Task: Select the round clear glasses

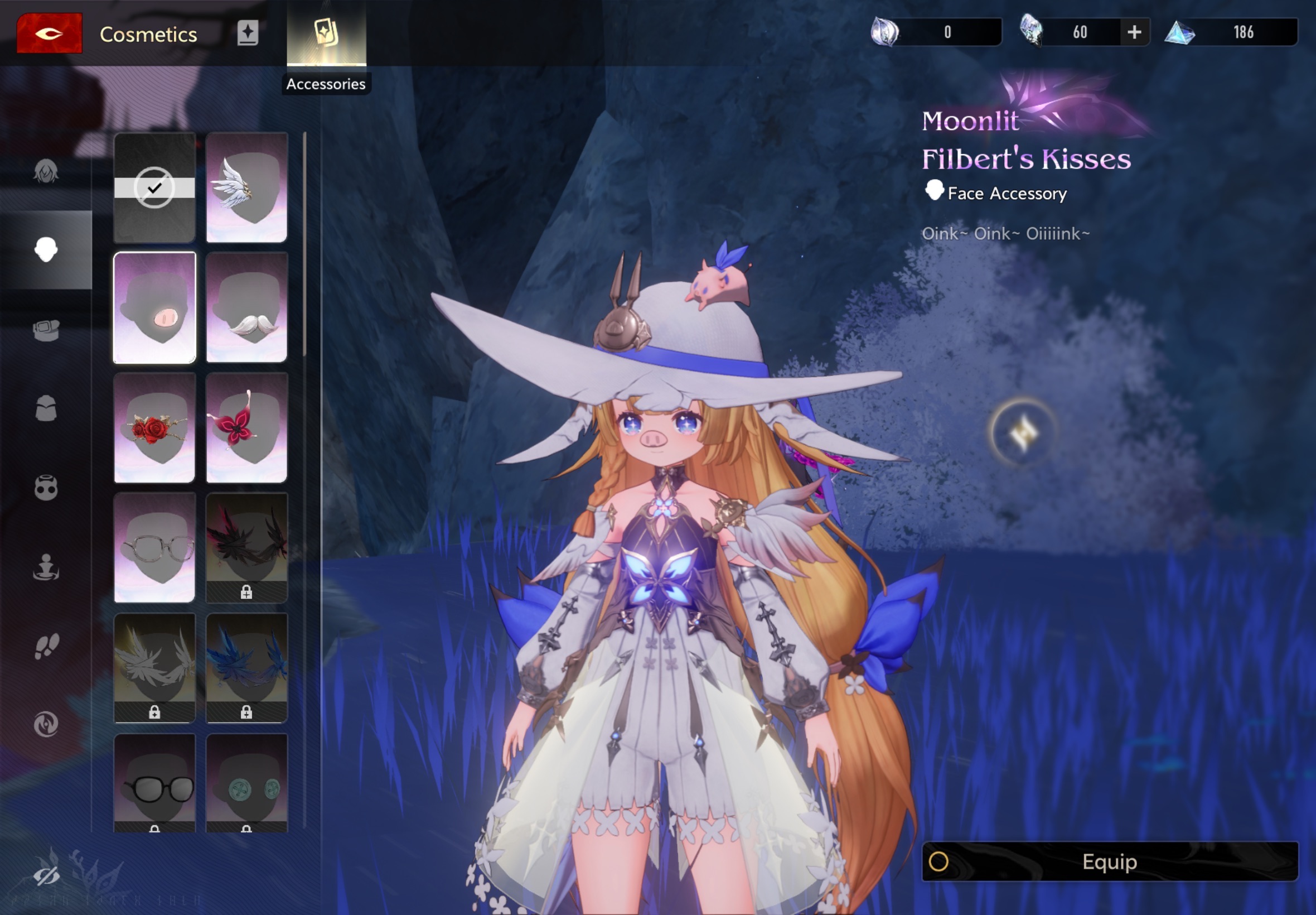Action: point(154,548)
